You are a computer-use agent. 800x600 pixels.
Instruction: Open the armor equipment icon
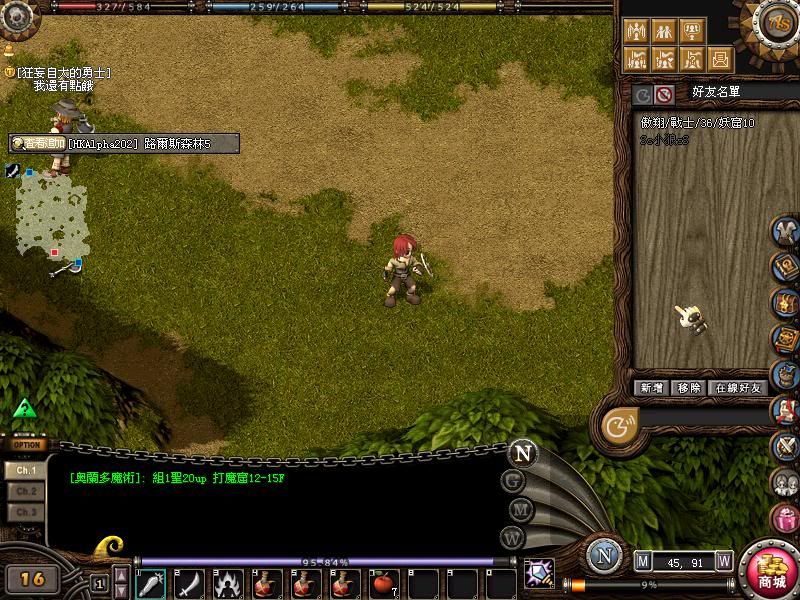pyautogui.click(x=786, y=231)
